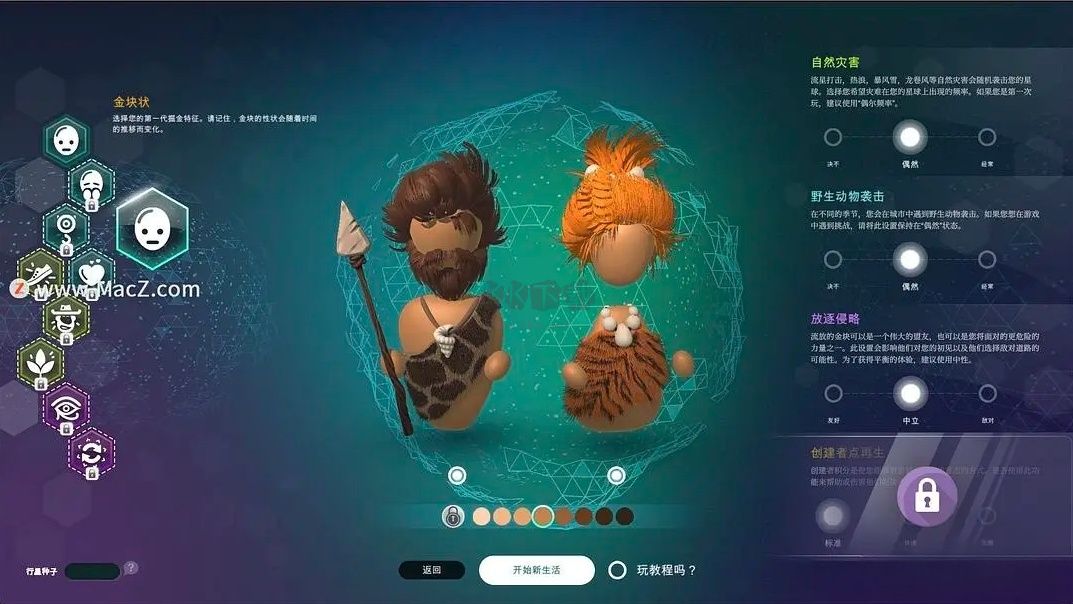Select the darkest skin tone swatch
Viewport: 1073px width, 604px height.
625,516
